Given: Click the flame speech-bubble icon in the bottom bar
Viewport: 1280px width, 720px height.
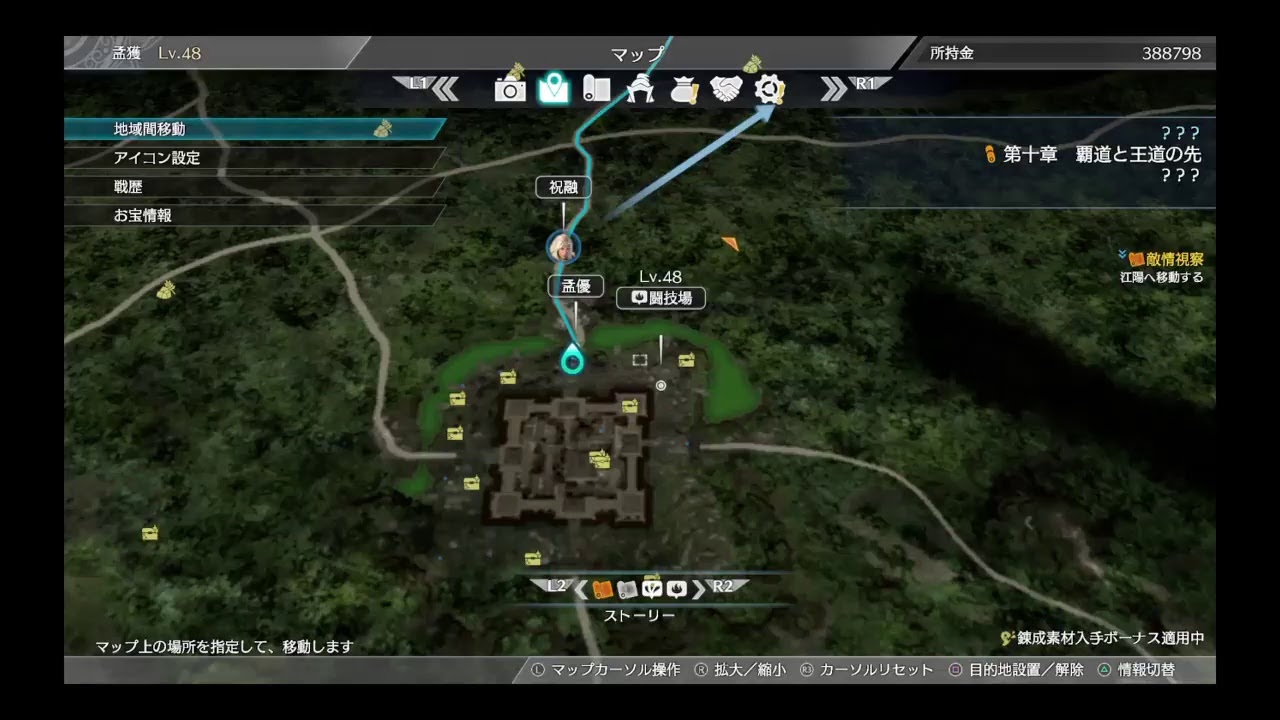Looking at the screenshot, I should [x=677, y=590].
